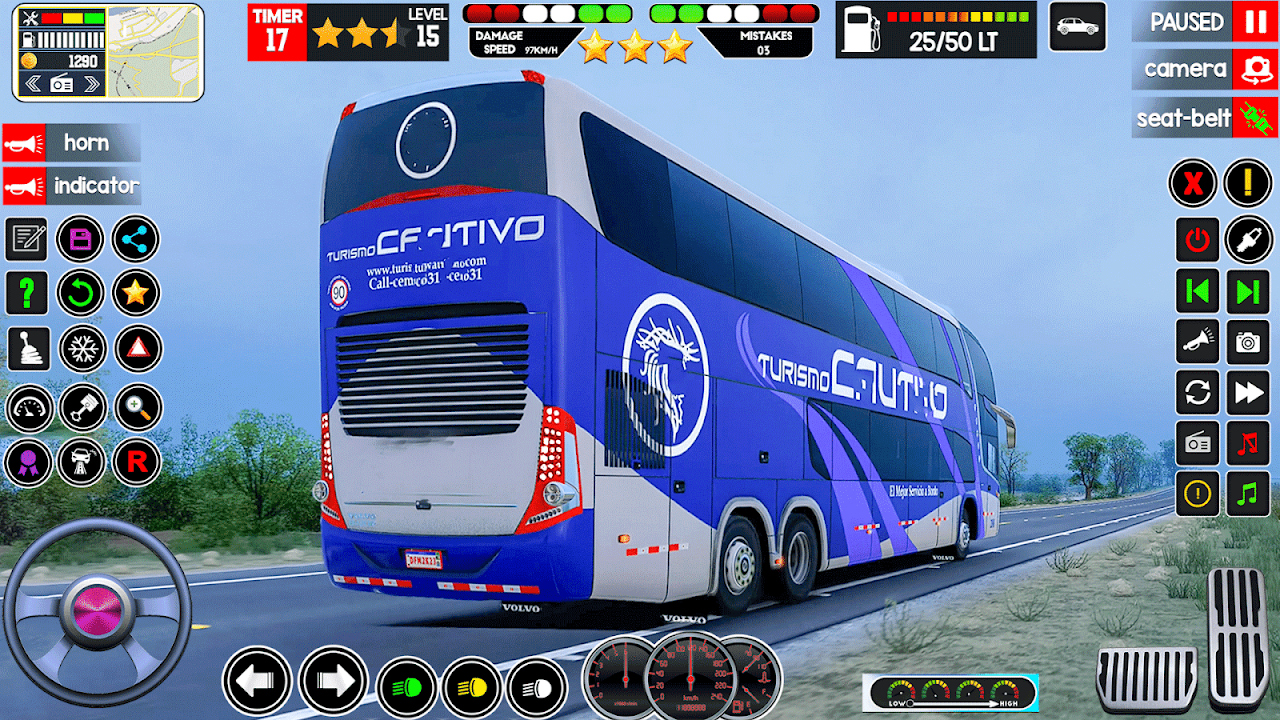Click the red X icon
The image size is (1280, 720).
(x=1193, y=183)
